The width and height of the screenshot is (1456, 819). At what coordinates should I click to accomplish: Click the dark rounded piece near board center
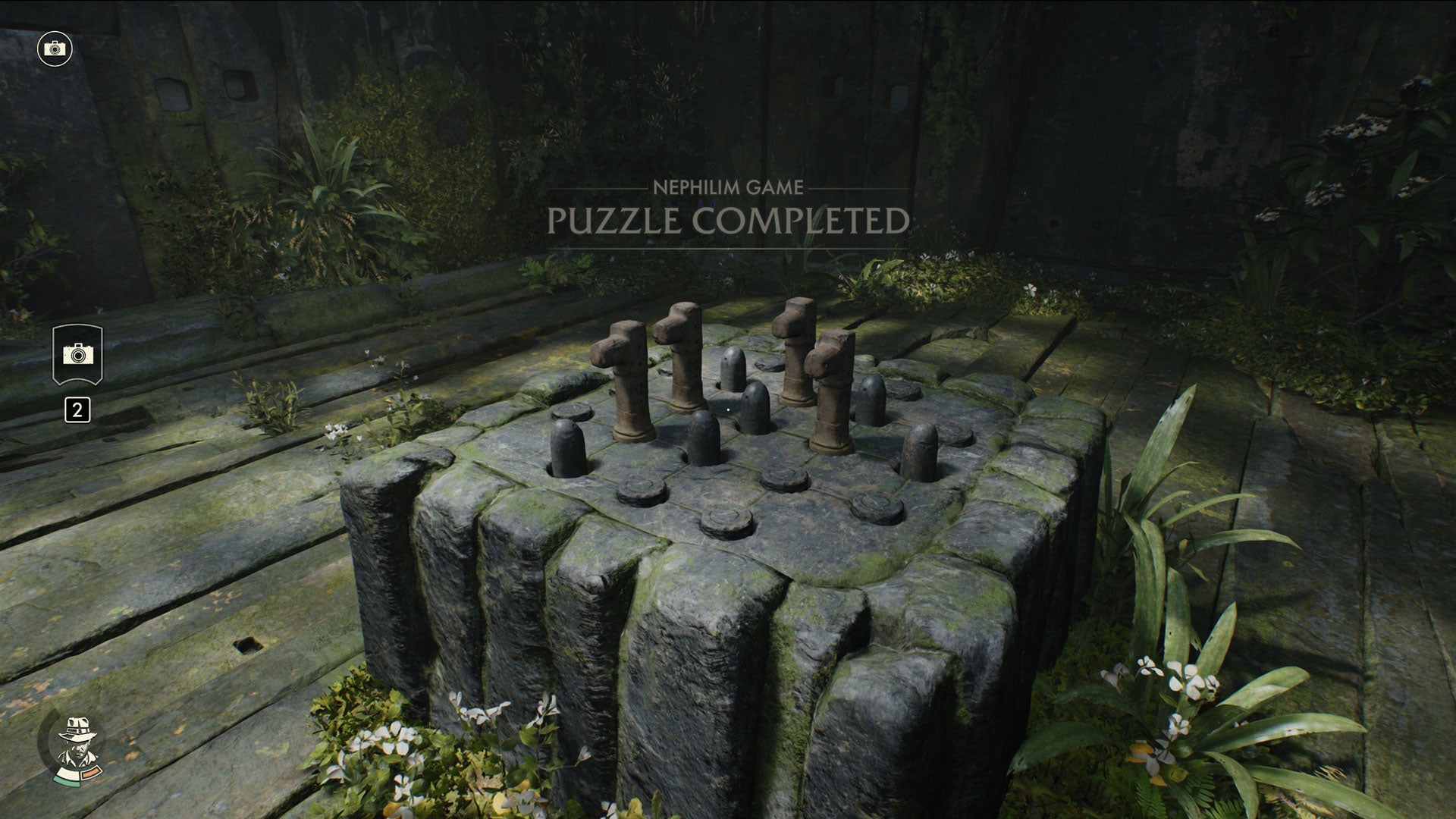[757, 406]
